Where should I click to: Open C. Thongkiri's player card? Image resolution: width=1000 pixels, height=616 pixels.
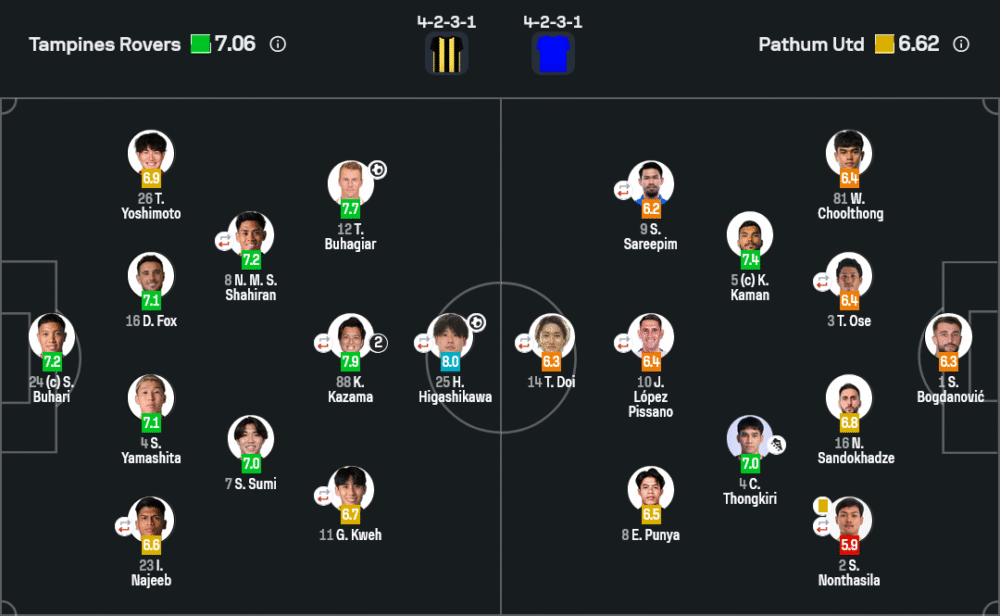coord(750,439)
